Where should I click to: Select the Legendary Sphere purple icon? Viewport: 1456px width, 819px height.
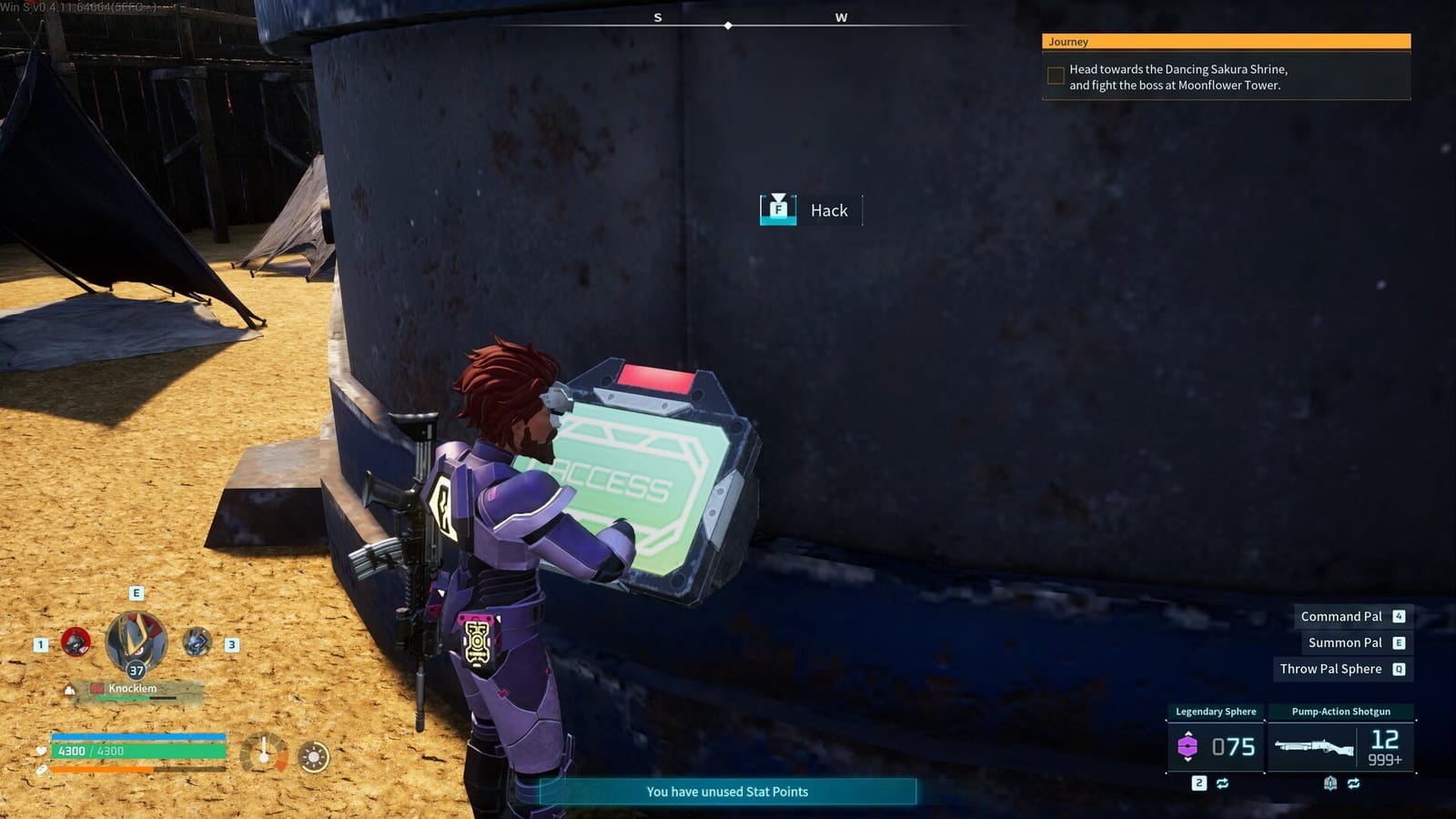point(1188,744)
